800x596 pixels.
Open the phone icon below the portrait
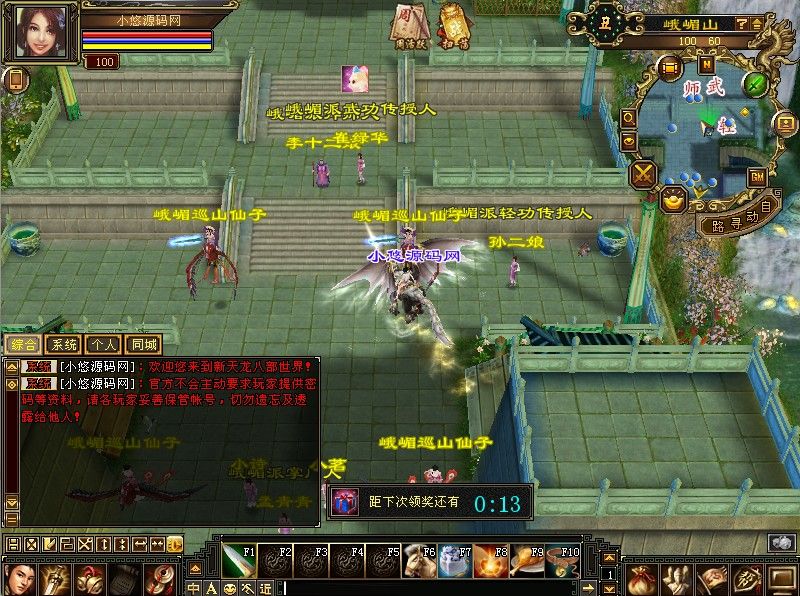(15, 80)
